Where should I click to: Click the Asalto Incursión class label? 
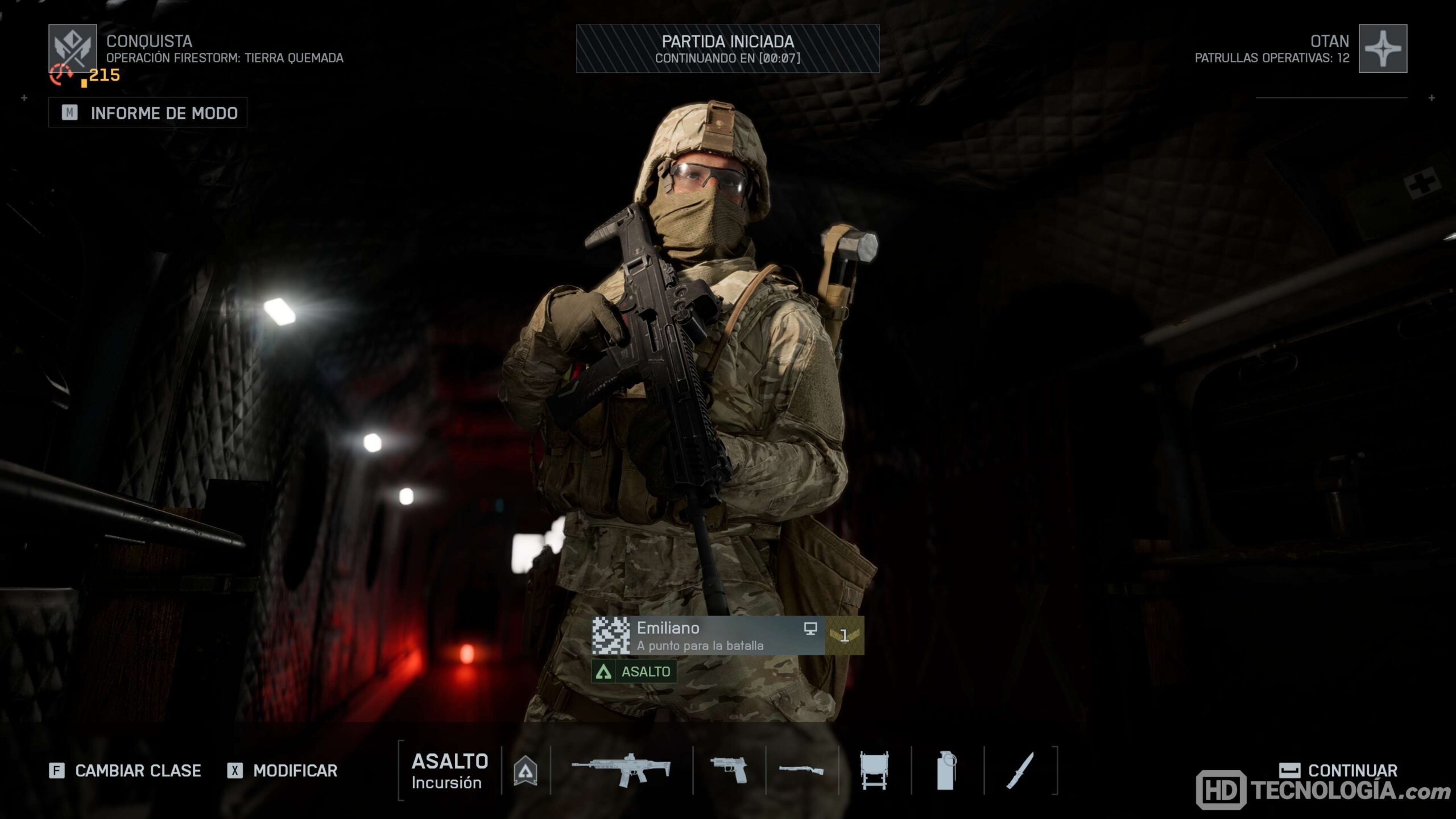coord(449,771)
